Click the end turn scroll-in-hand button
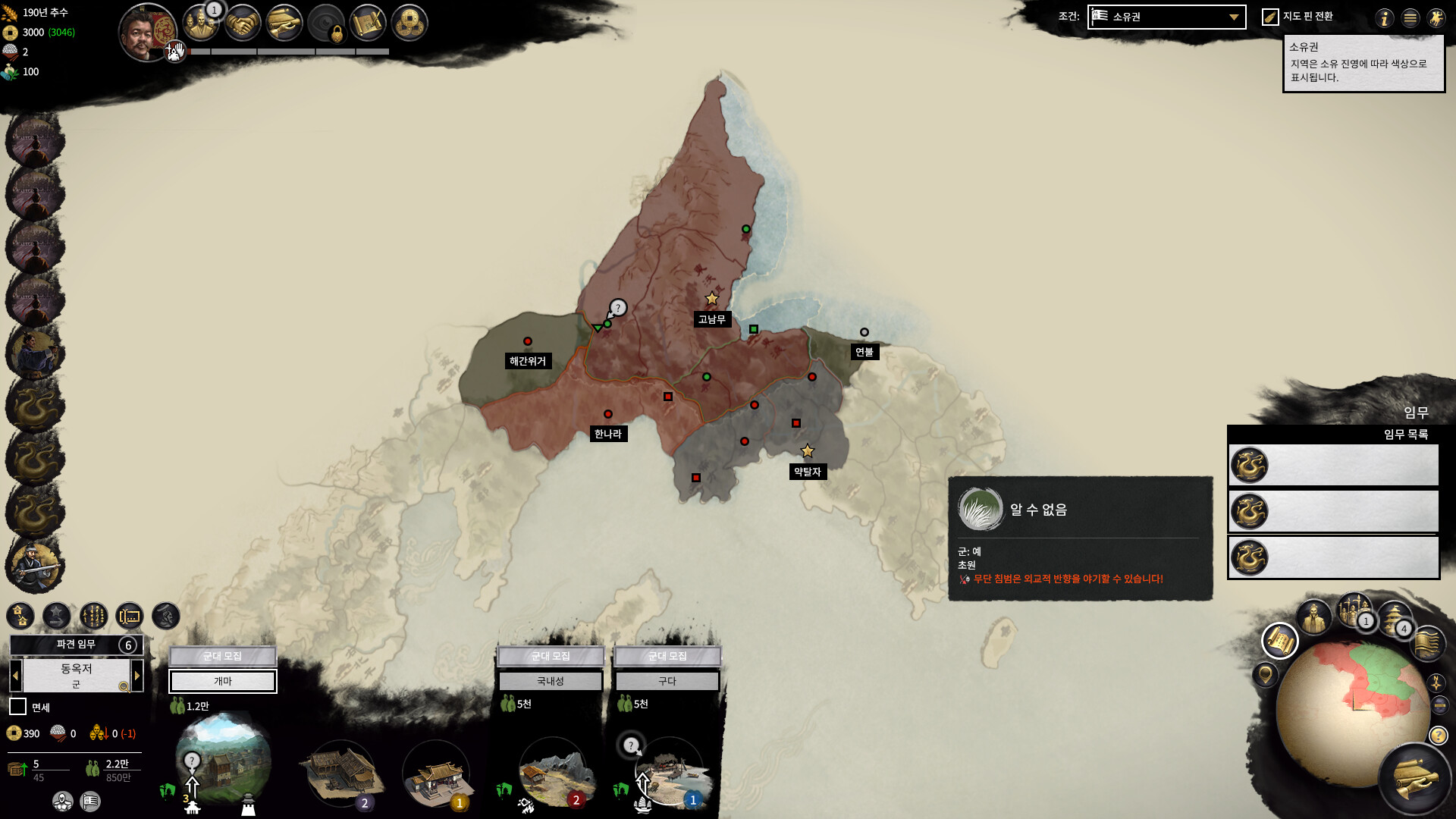Viewport: 1456px width, 819px height. click(1415, 780)
